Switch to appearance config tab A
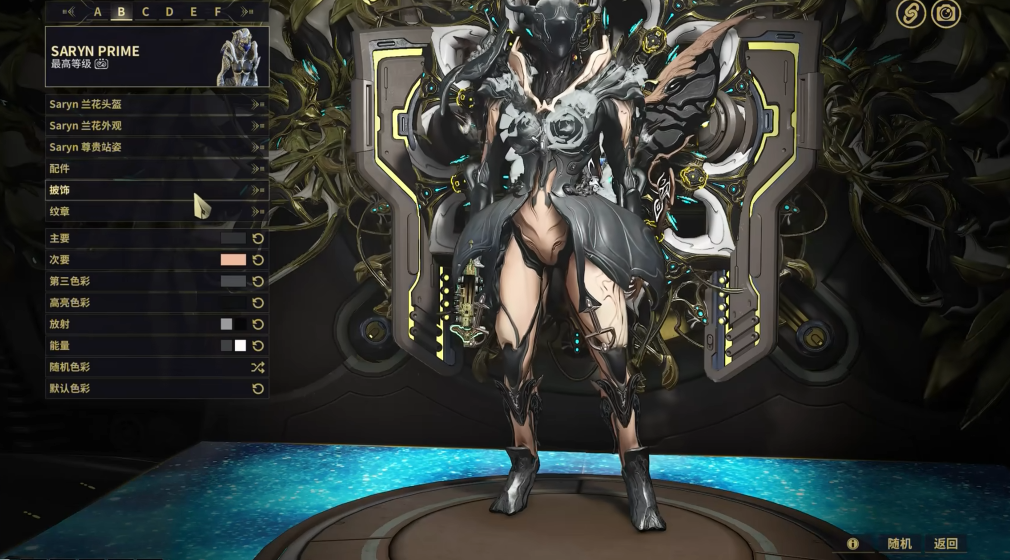 pos(98,12)
